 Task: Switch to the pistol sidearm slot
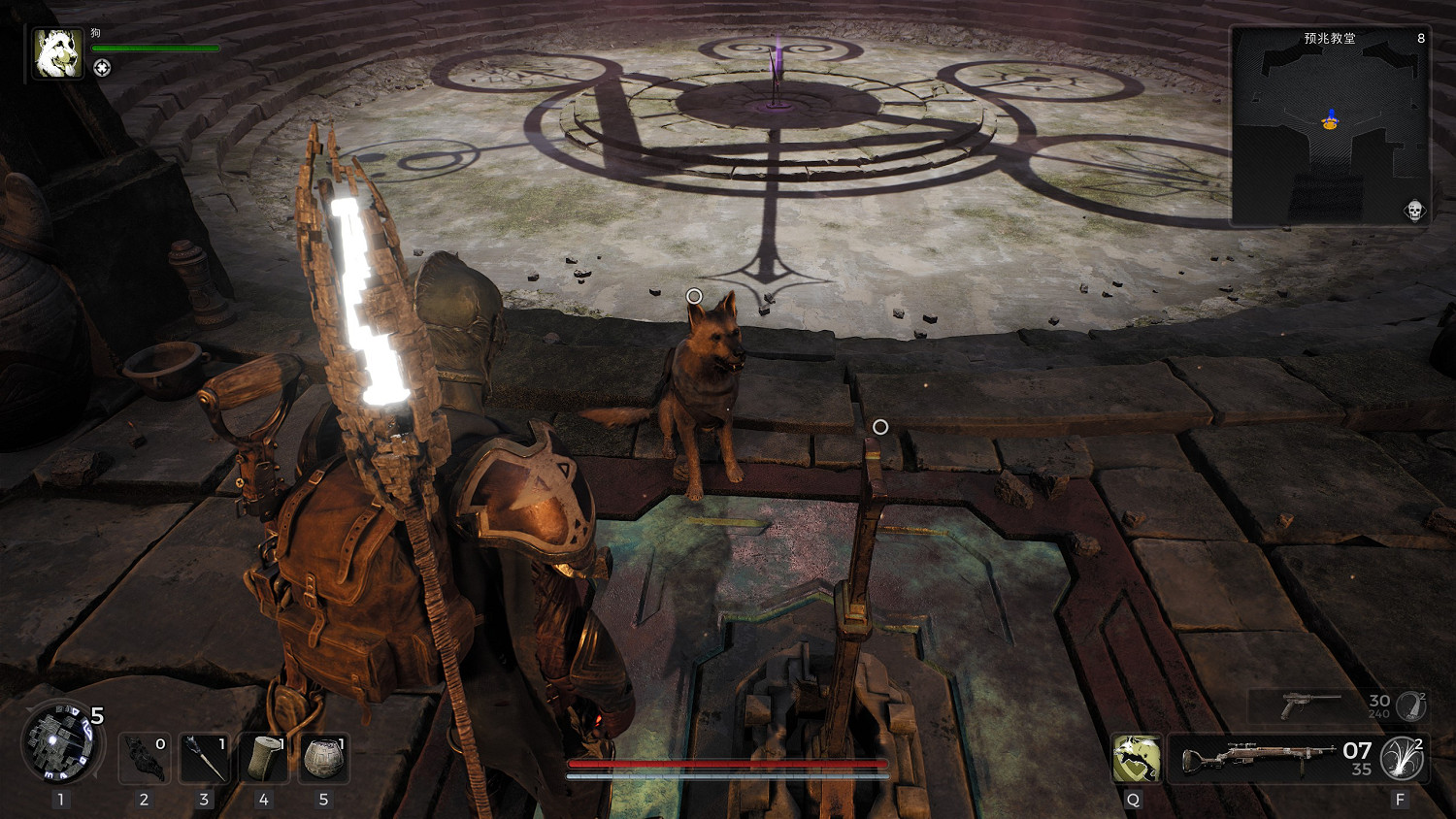[1310, 705]
